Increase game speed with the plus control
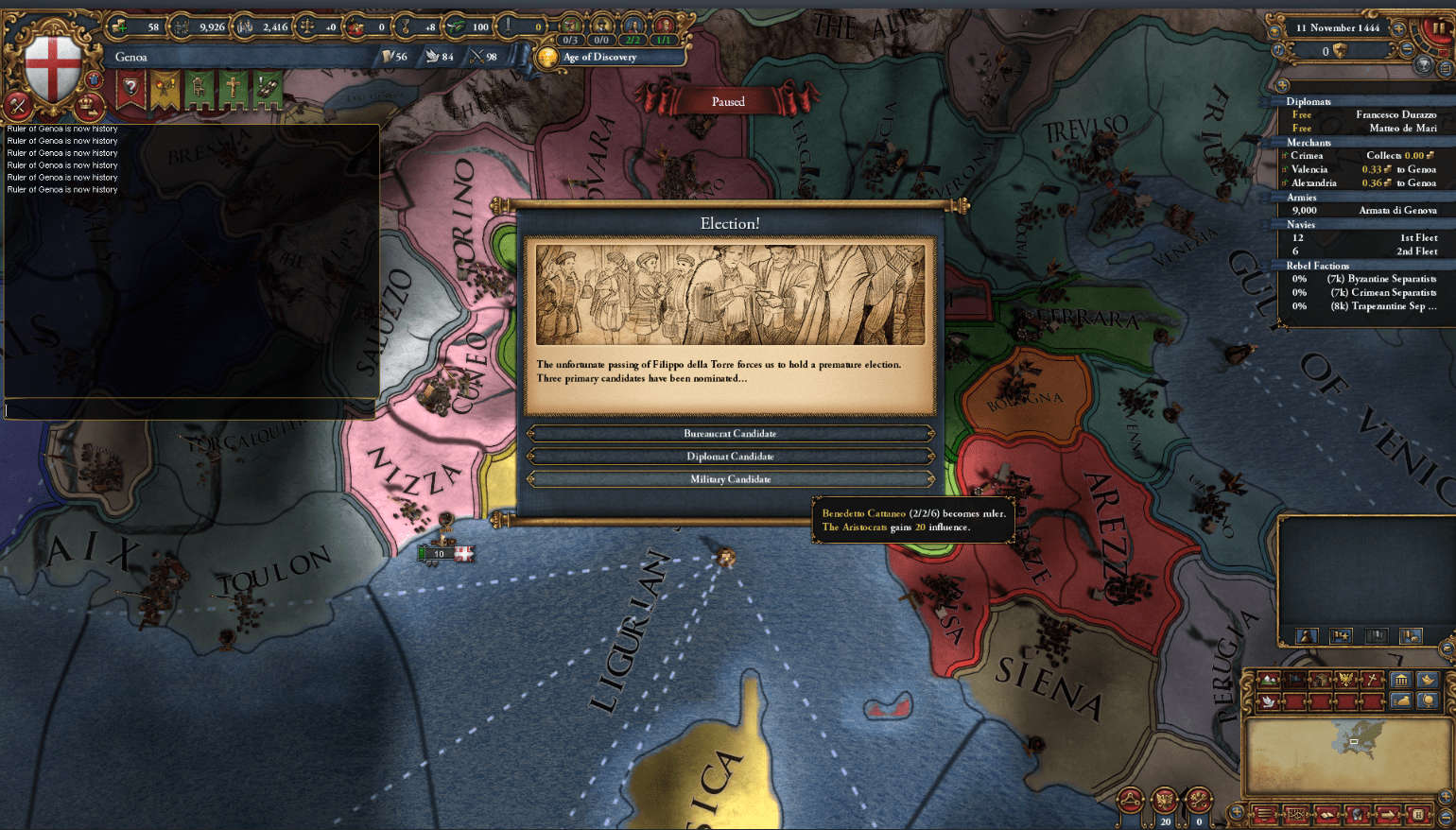This screenshot has height=830, width=1456. 1397,28
